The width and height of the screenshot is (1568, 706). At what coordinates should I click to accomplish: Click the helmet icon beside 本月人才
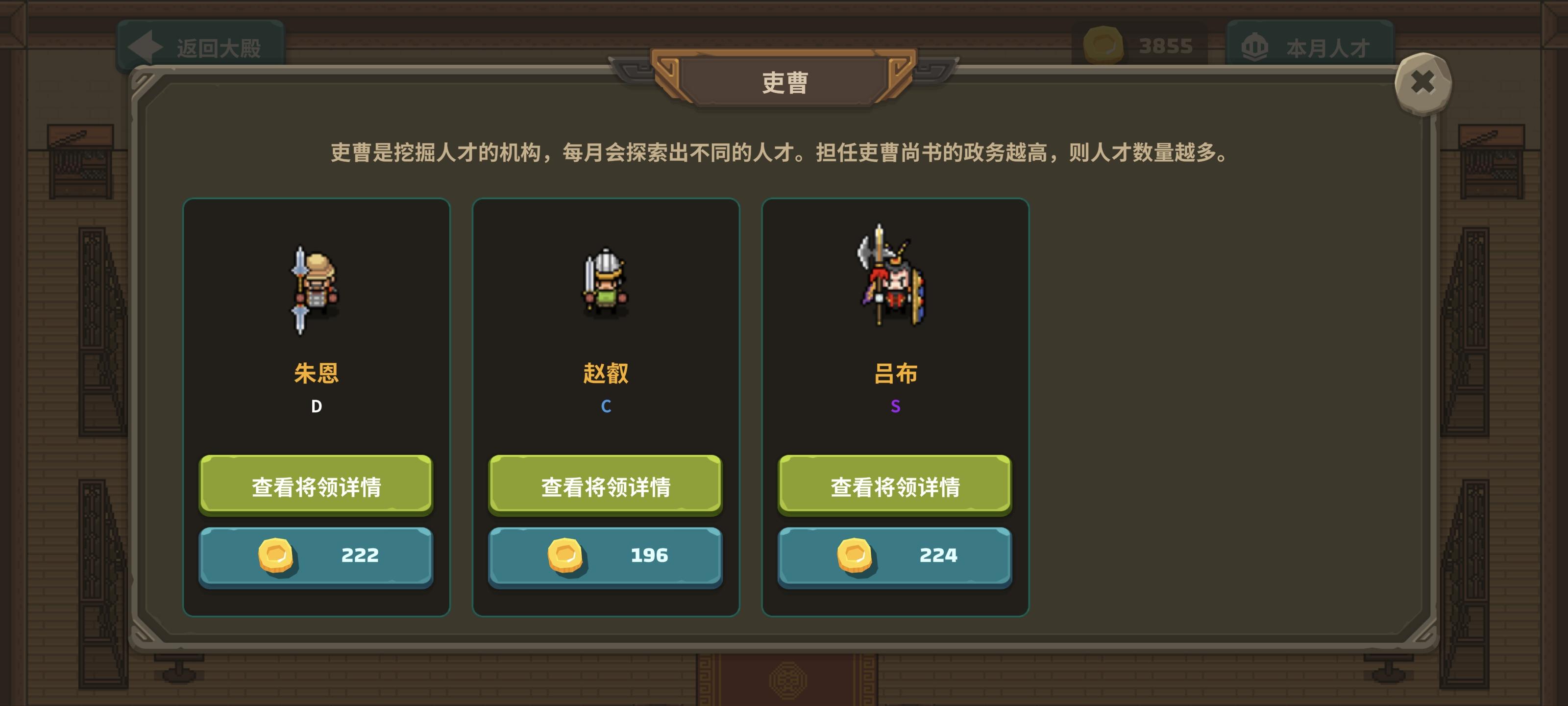[x=1255, y=46]
